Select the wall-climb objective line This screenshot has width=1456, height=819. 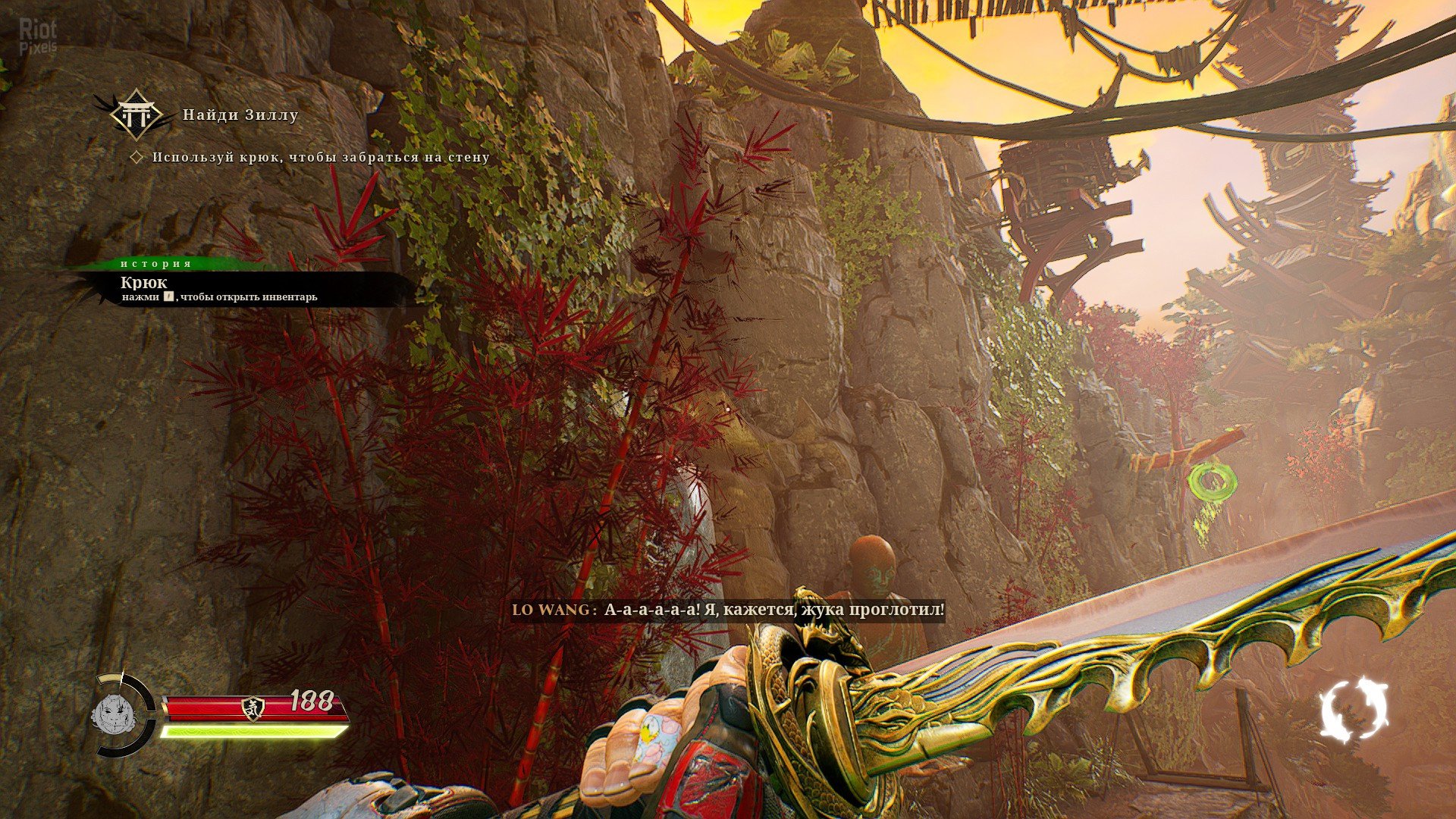pos(320,157)
